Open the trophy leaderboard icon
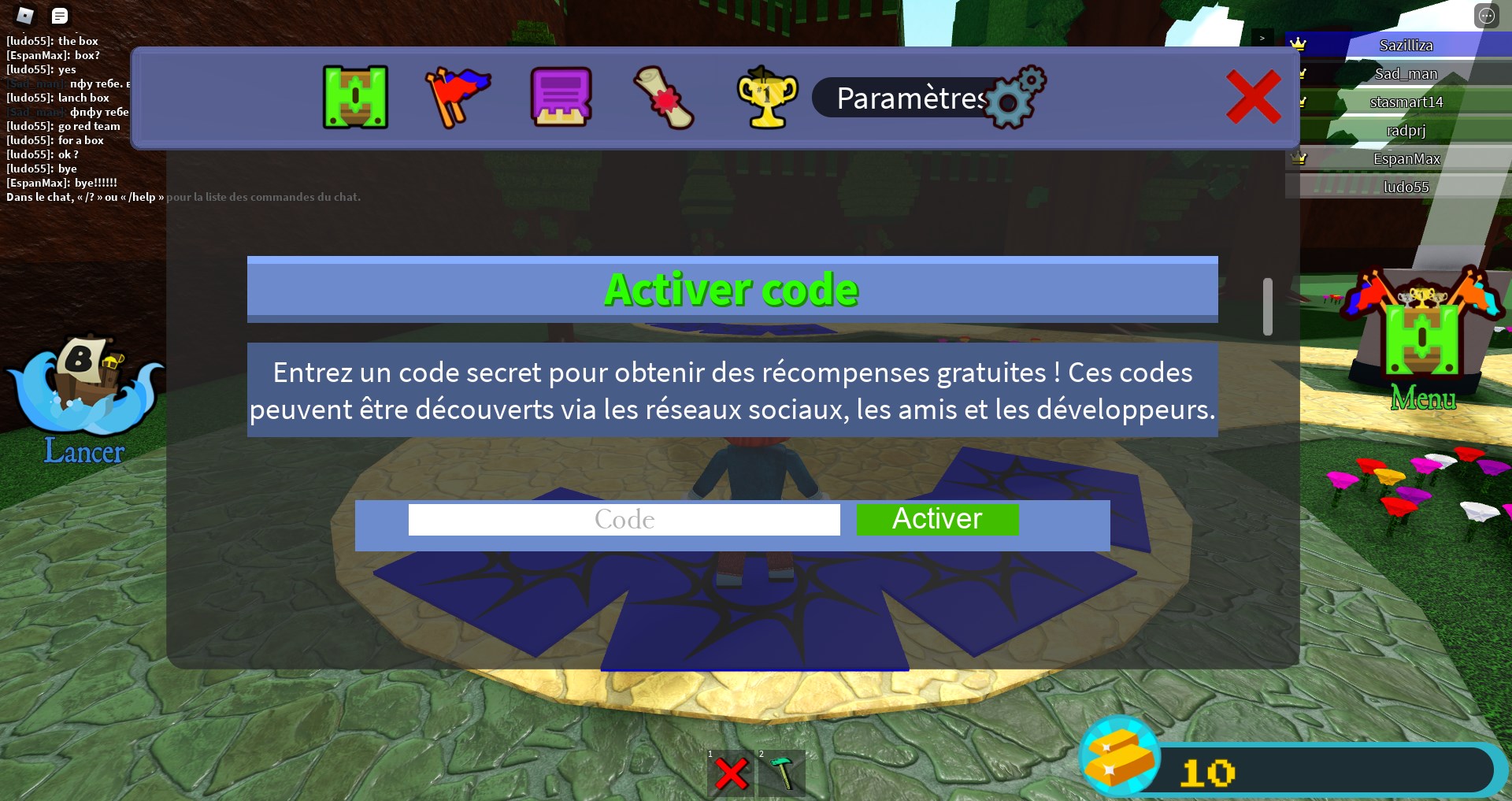This screenshot has width=1512, height=801. (x=766, y=98)
